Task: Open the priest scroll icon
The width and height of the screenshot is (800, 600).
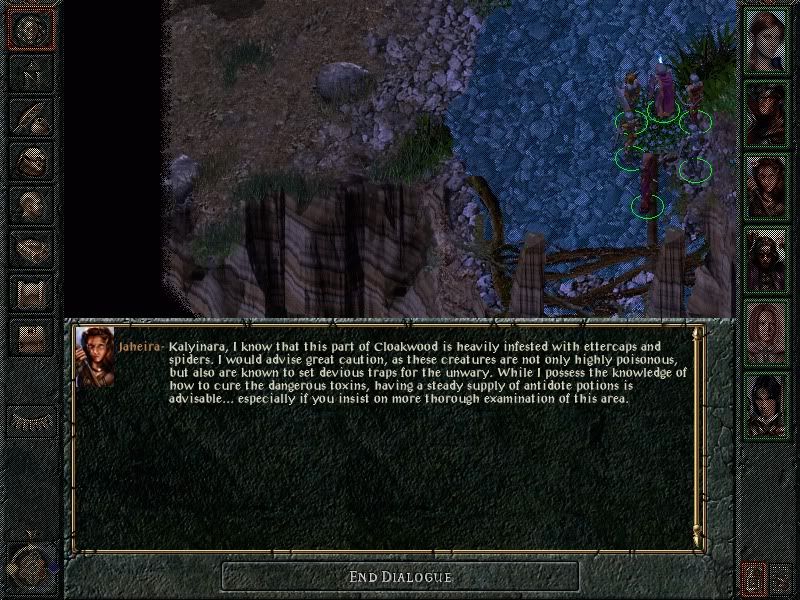Action: tap(30, 293)
